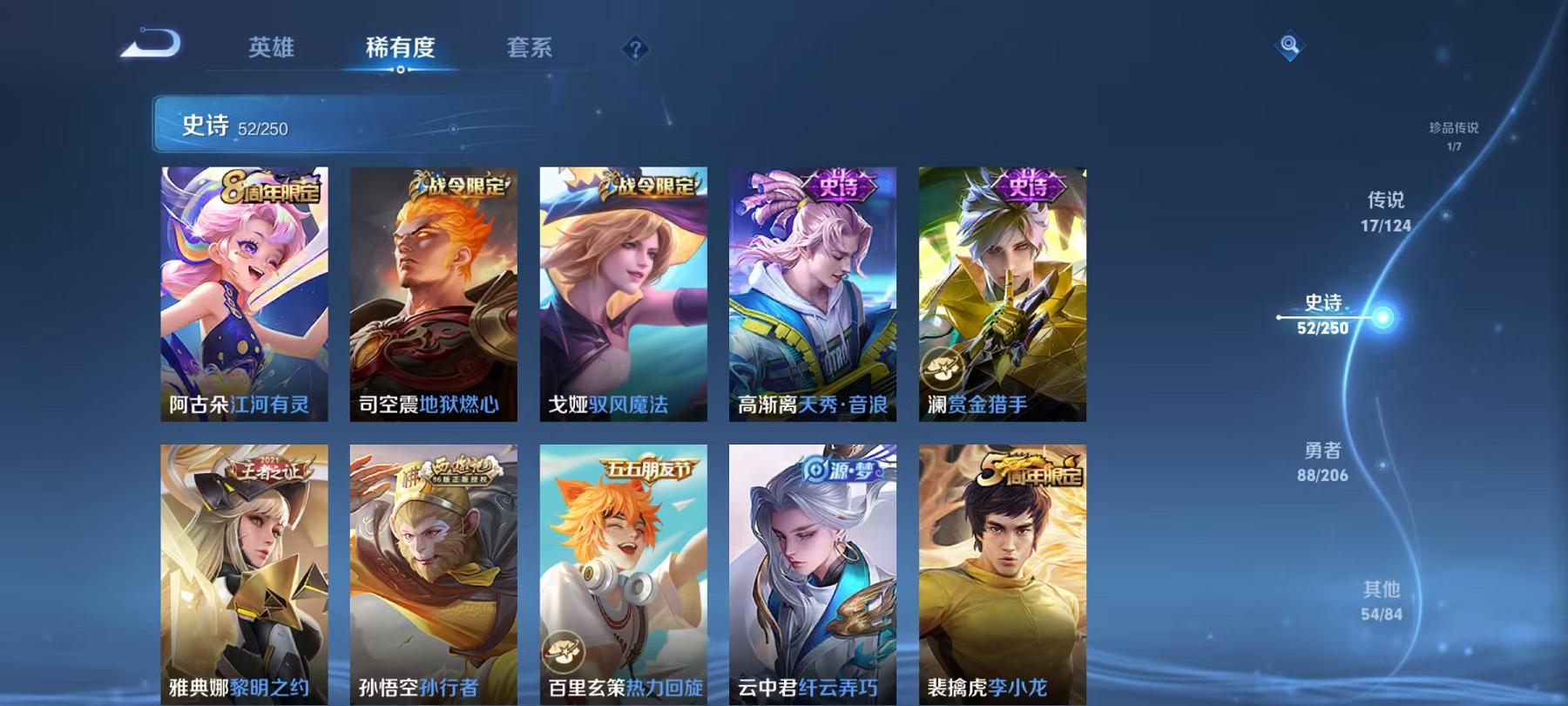Open help via the ? icon
1568x706 pixels.
pos(636,50)
